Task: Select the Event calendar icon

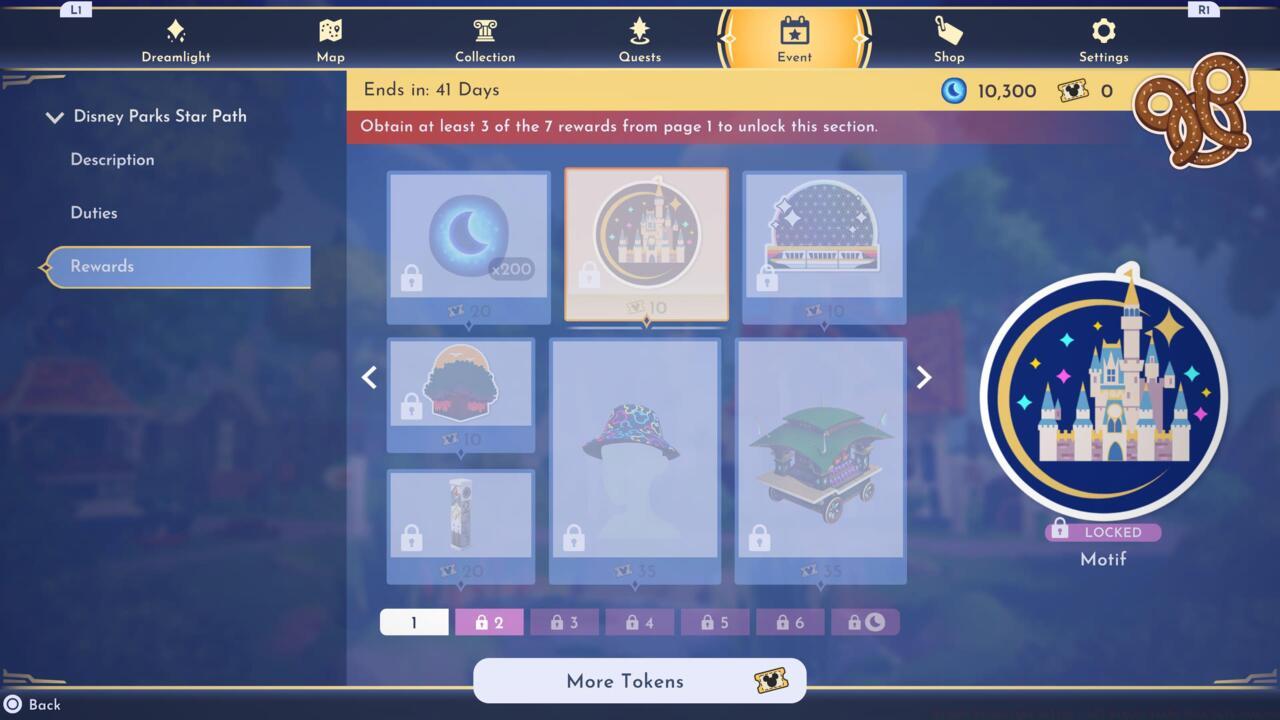Action: (794, 32)
